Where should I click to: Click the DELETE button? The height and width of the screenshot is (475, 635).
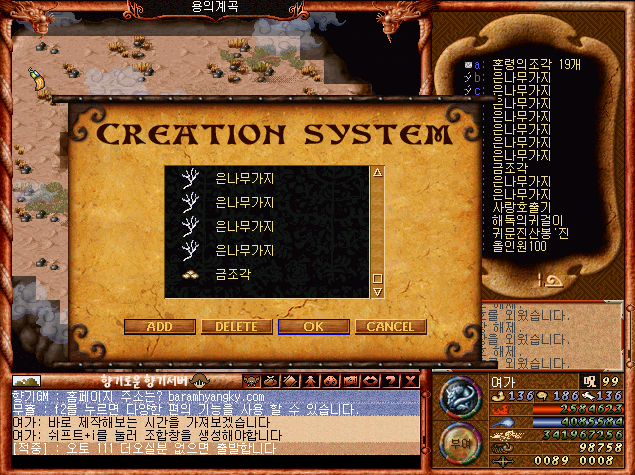coord(236,326)
